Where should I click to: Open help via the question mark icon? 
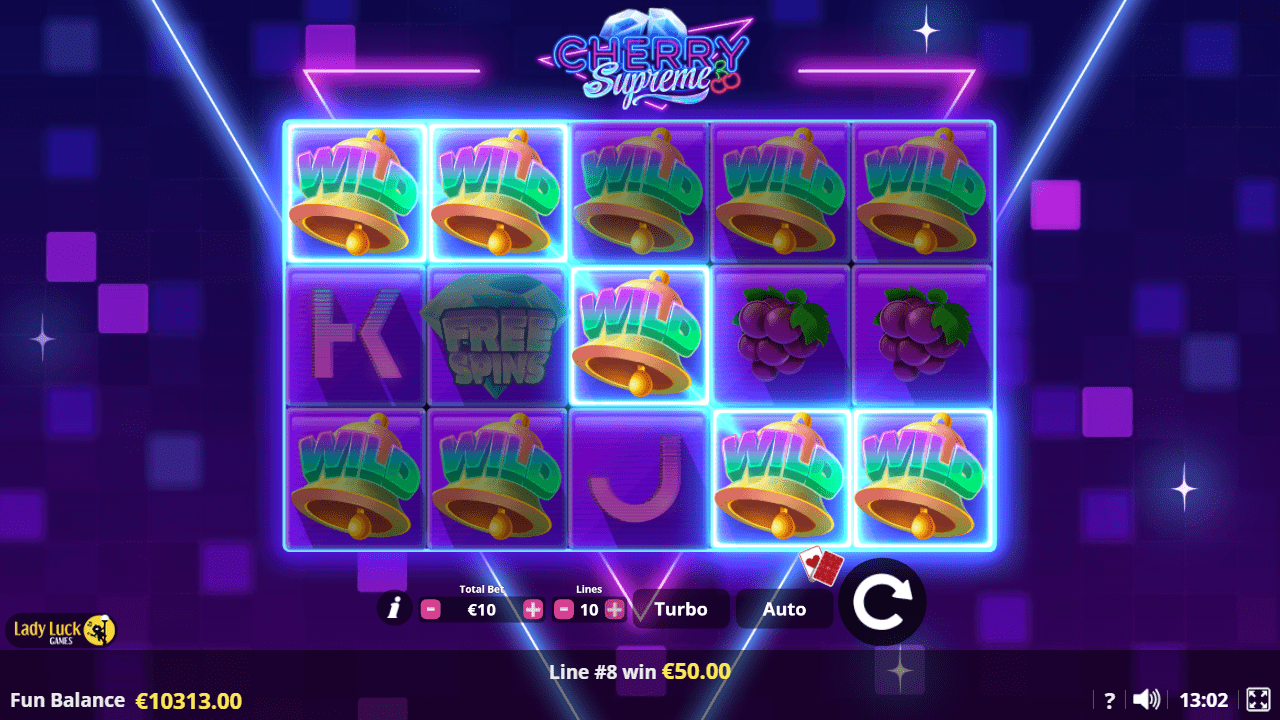pyautogui.click(x=1109, y=700)
